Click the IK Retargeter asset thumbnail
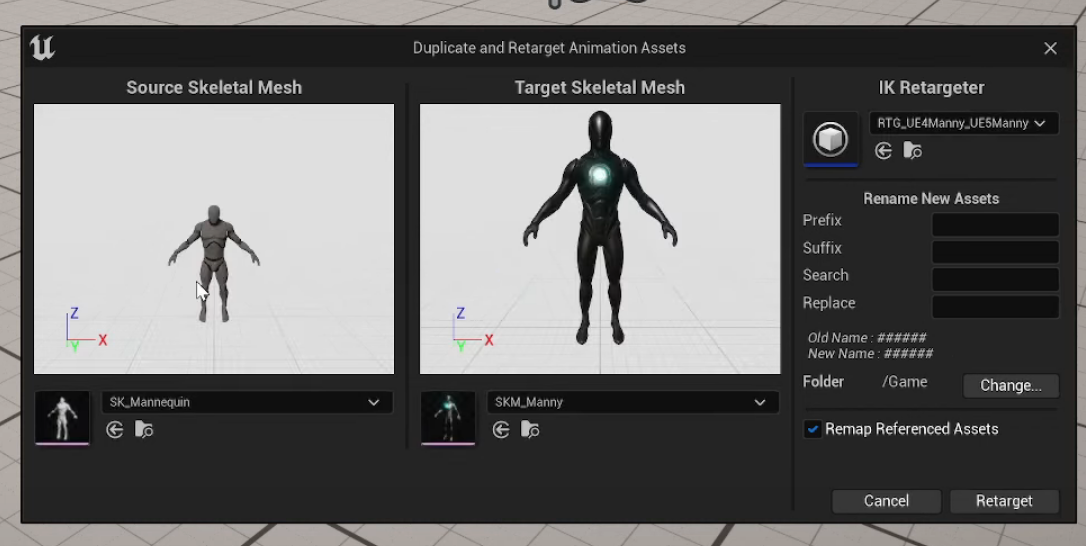1086x546 pixels. tap(831, 138)
